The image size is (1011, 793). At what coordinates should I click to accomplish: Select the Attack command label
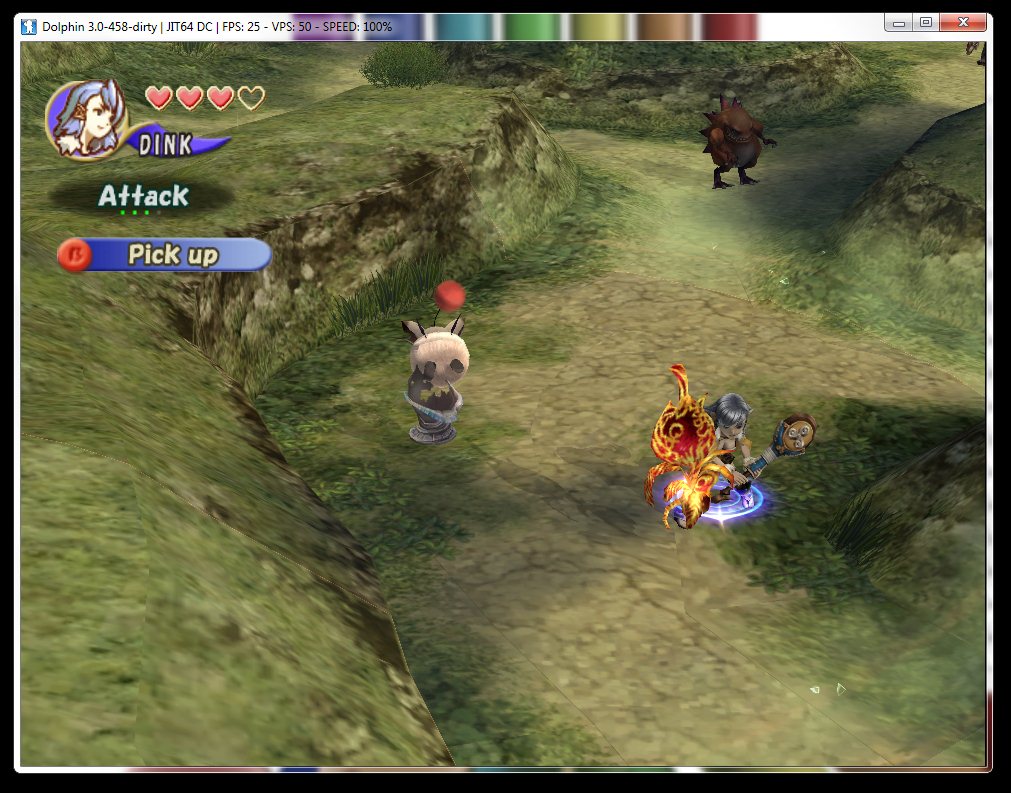[143, 196]
